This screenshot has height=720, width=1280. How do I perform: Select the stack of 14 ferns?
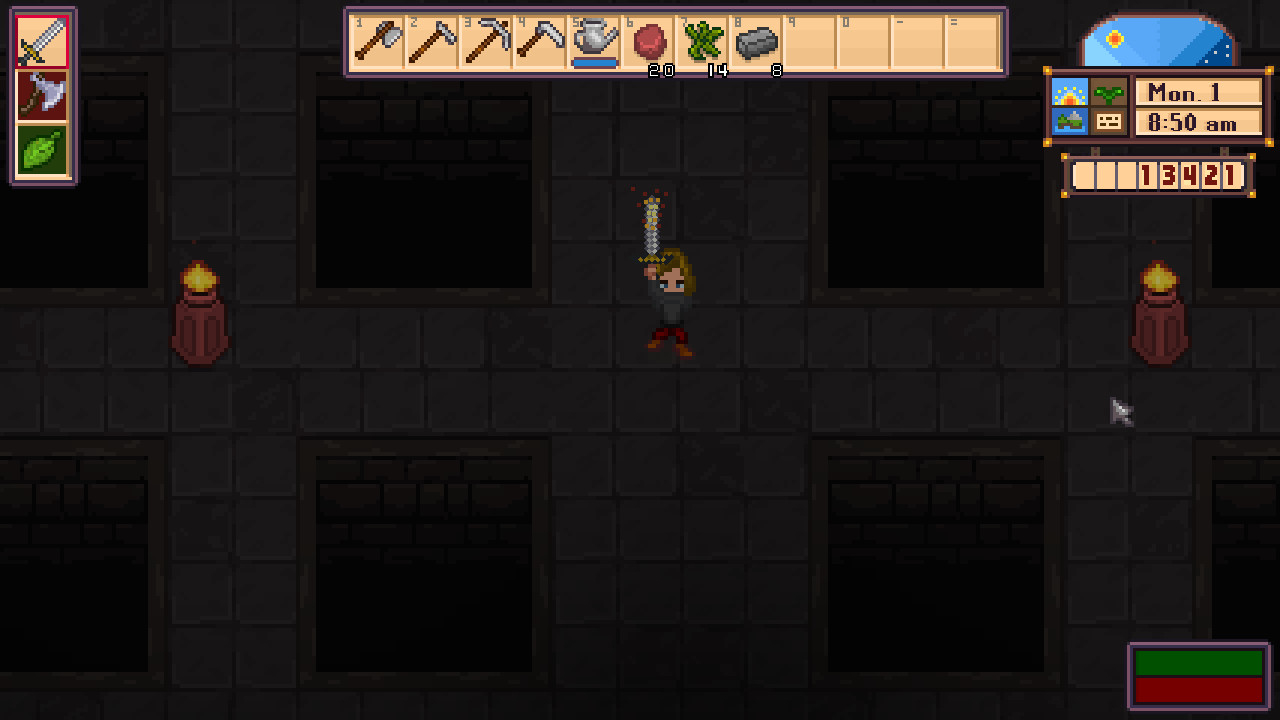click(x=702, y=40)
